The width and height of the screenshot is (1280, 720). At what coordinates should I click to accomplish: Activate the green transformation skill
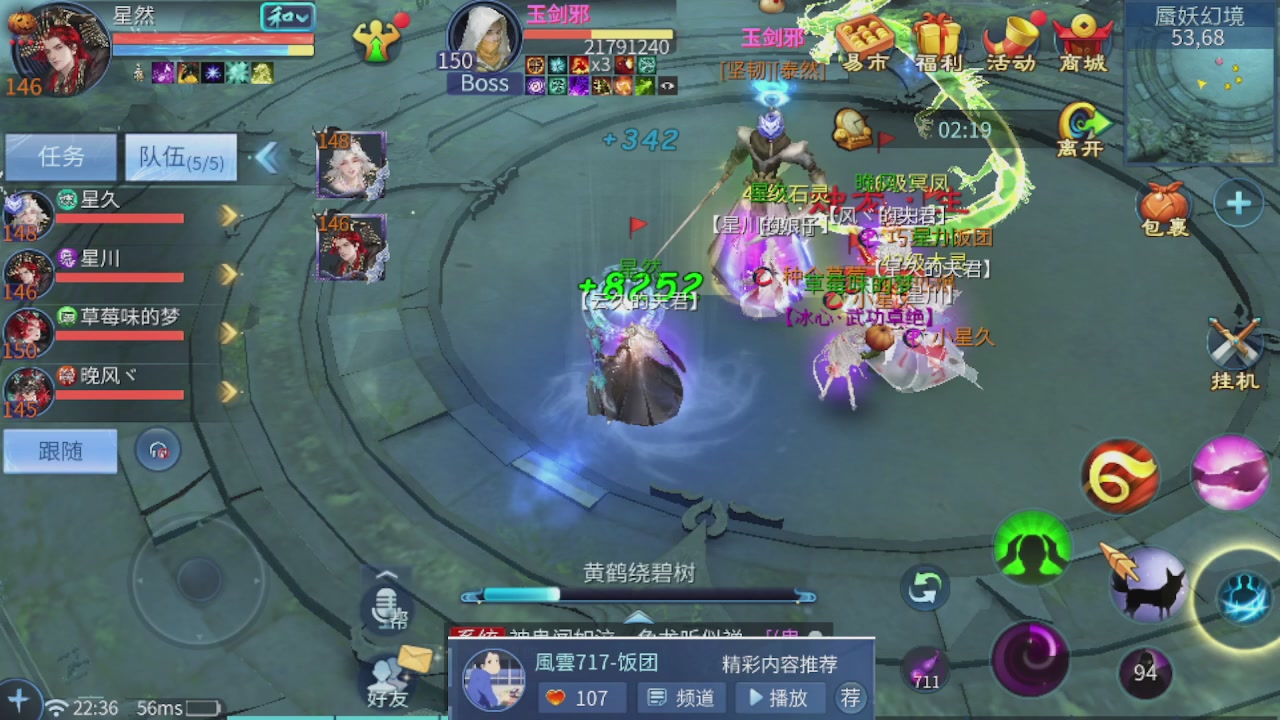[x=1032, y=545]
